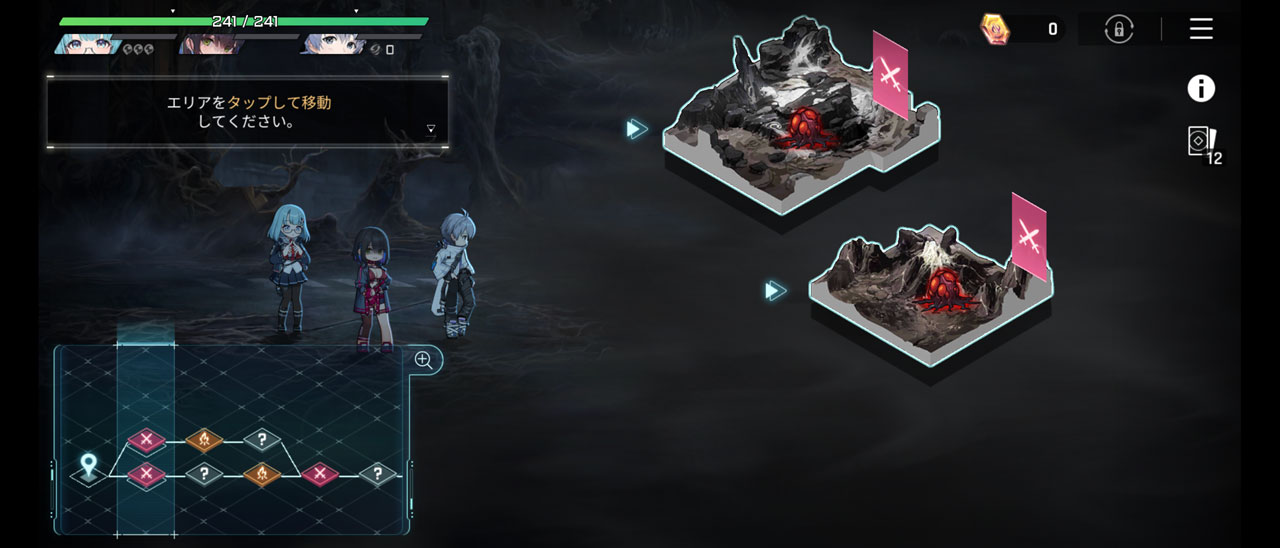
Task: Toggle the circular lock icon
Action: 1119,29
